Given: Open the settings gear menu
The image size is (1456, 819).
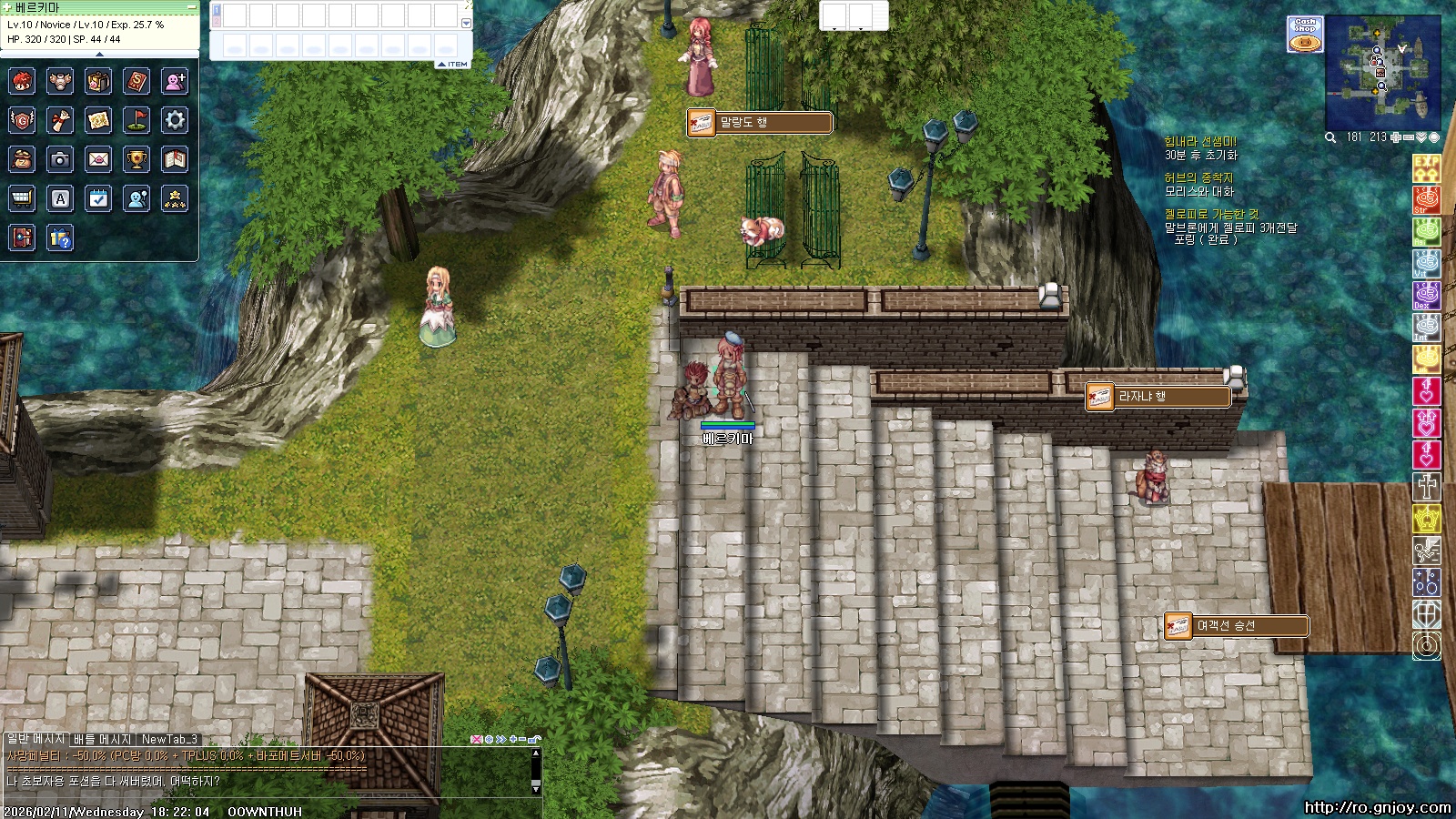Looking at the screenshot, I should [x=175, y=119].
